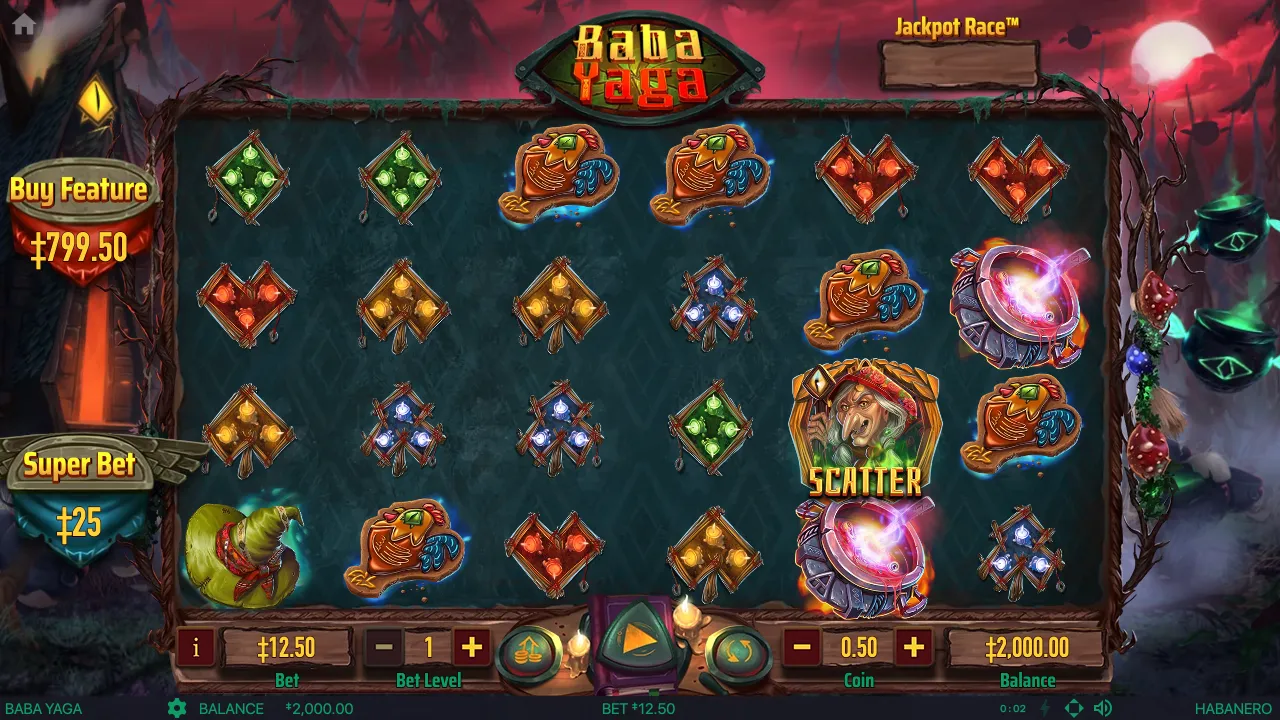Viewport: 1280px width, 720px height.
Task: Toggle the lightning bolt turbo mode
Action: tap(1046, 708)
